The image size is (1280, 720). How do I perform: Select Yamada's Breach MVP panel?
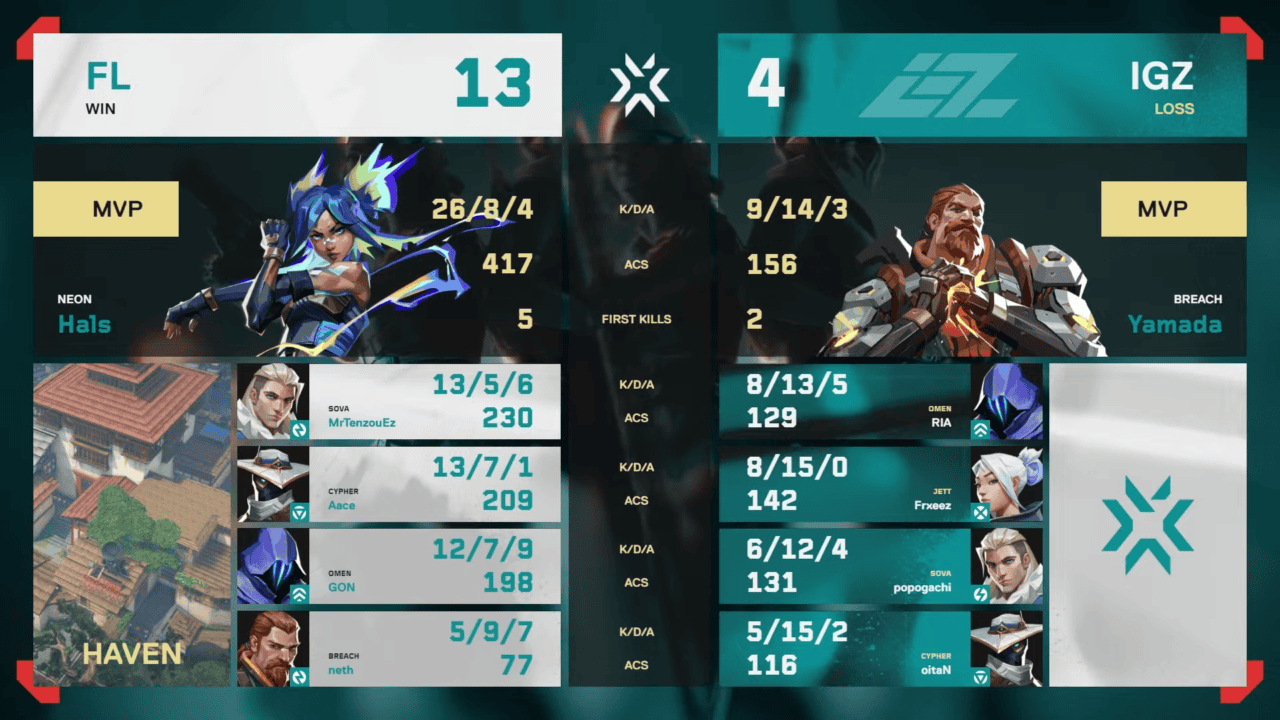(982, 250)
